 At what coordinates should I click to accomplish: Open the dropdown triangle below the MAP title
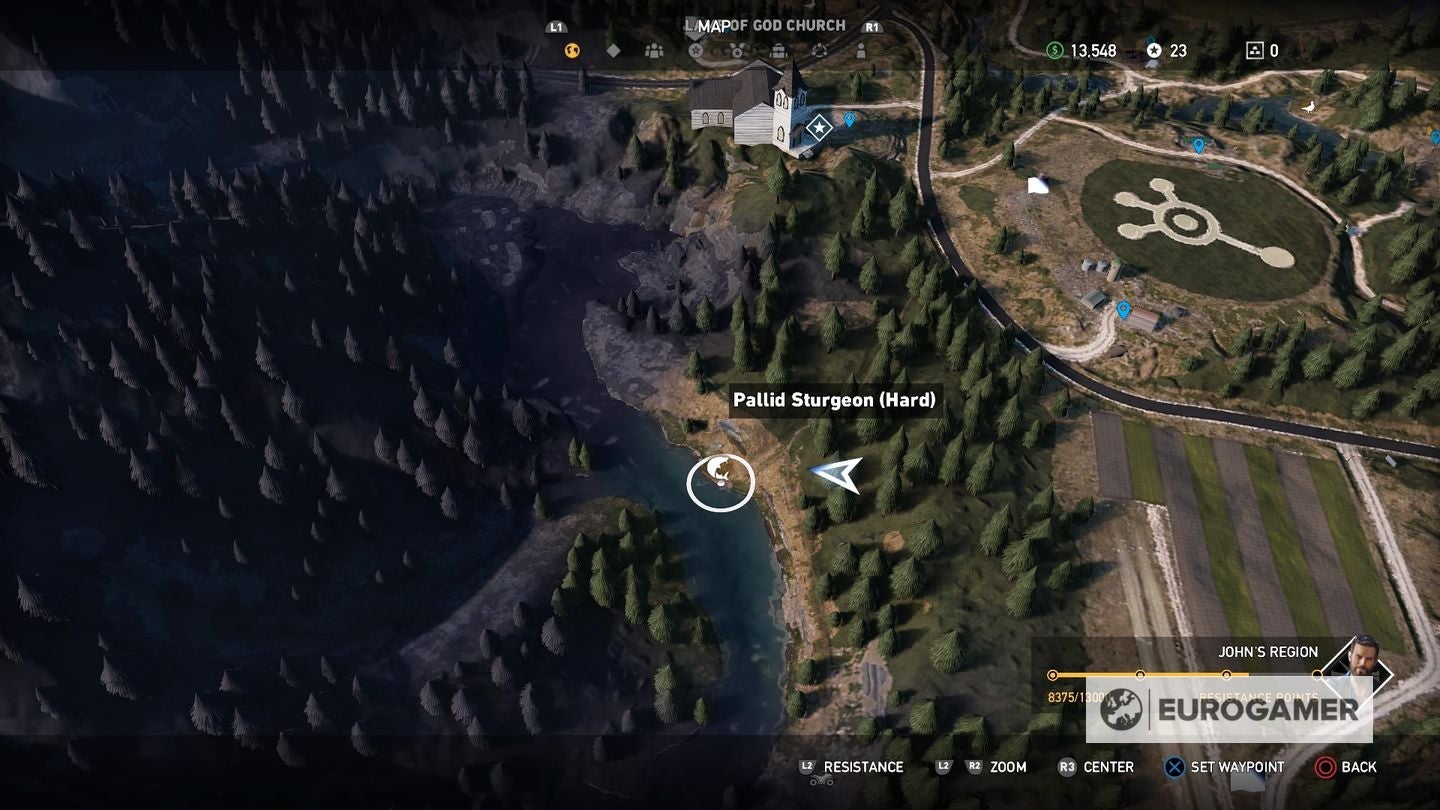696,38
